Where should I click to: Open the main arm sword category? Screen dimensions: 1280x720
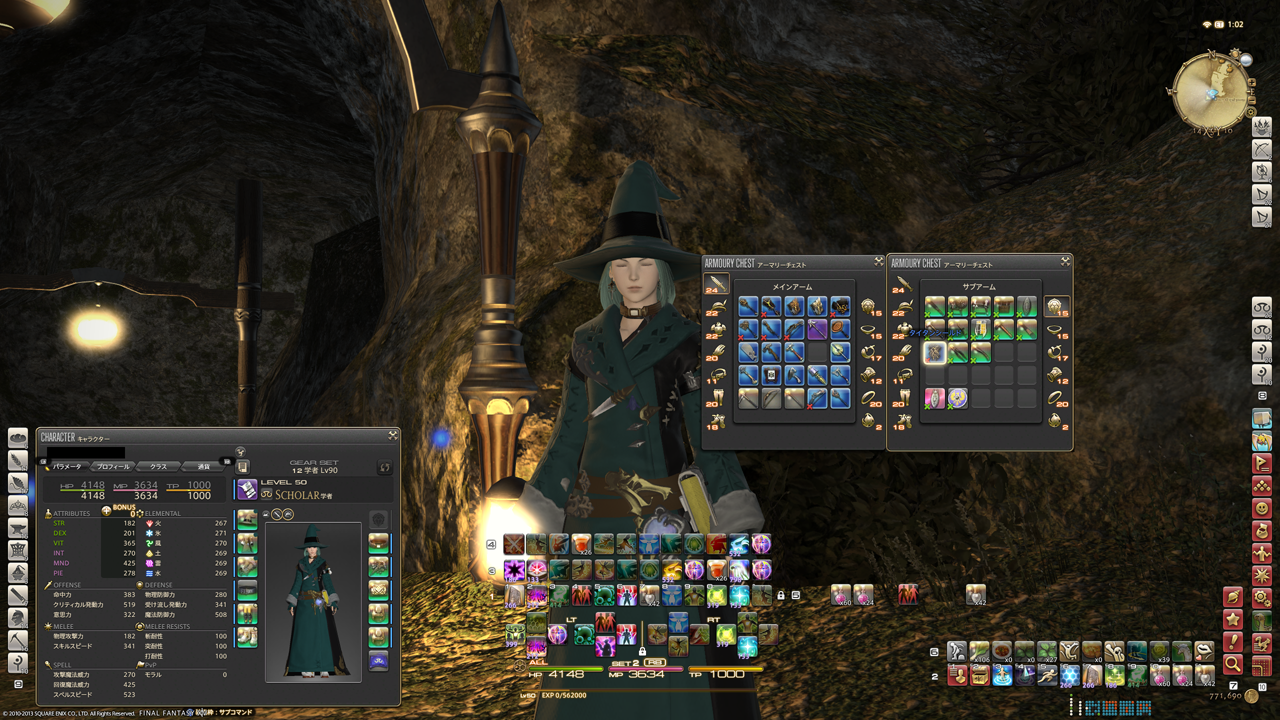coord(716,285)
